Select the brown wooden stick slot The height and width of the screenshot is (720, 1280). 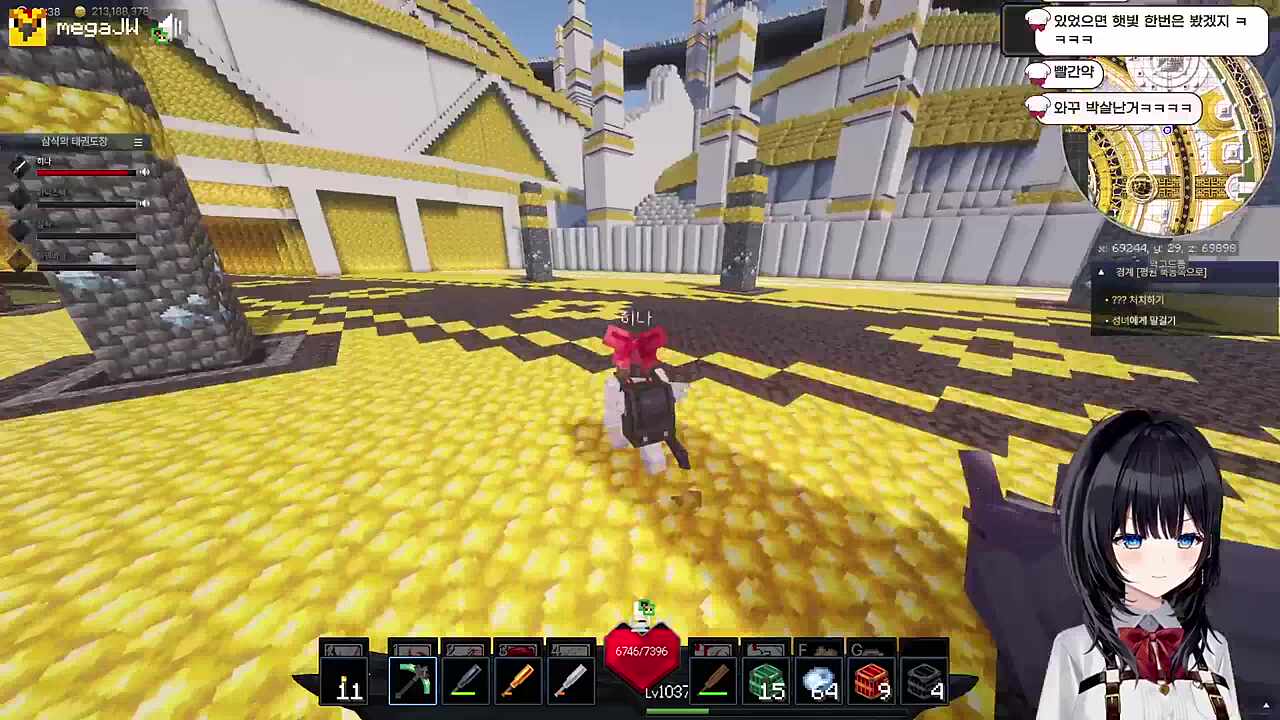click(713, 681)
